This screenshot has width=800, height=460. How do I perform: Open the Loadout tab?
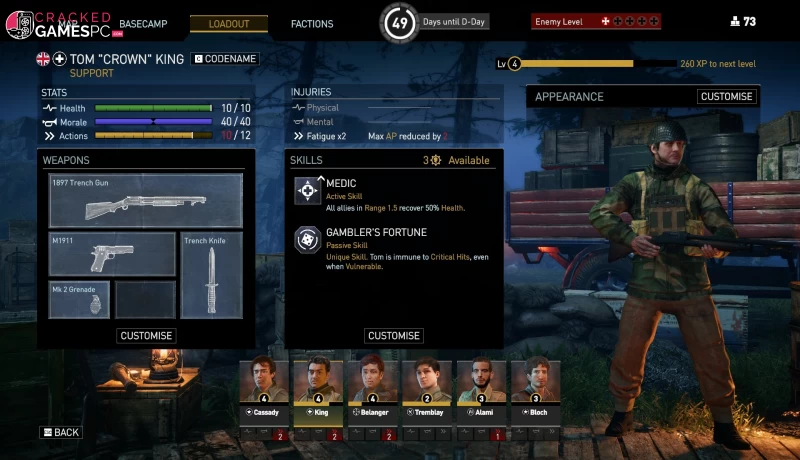click(229, 23)
